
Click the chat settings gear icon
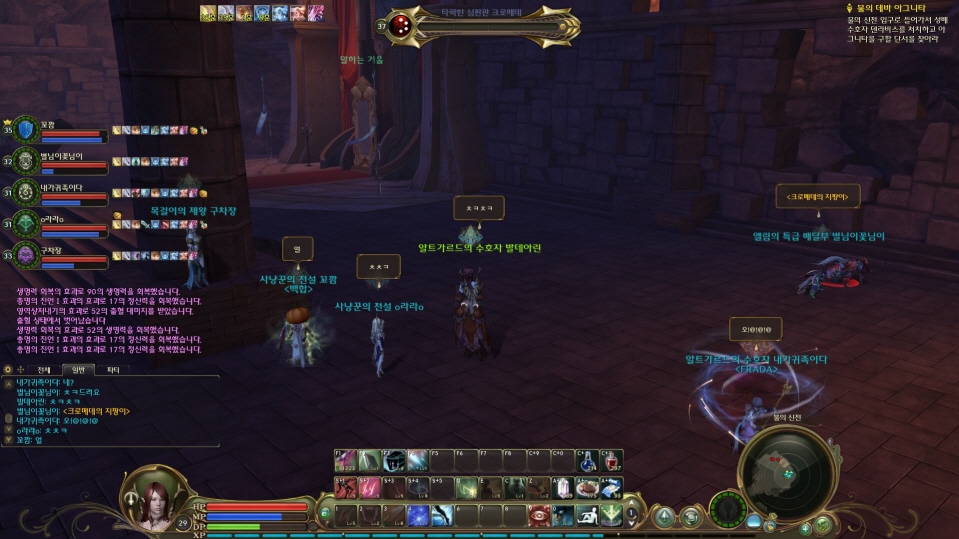click(x=8, y=369)
